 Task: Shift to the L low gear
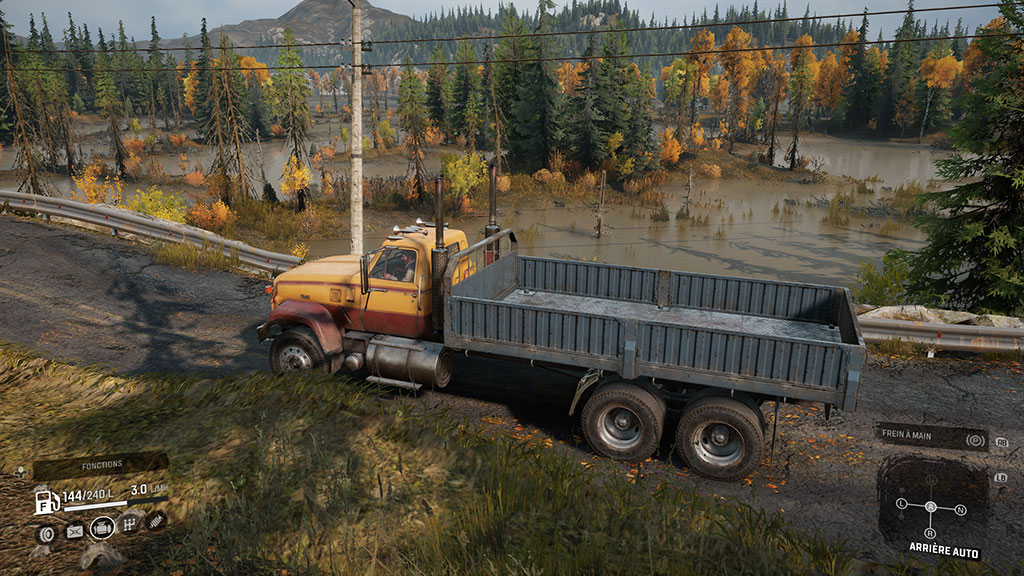[x=901, y=505]
